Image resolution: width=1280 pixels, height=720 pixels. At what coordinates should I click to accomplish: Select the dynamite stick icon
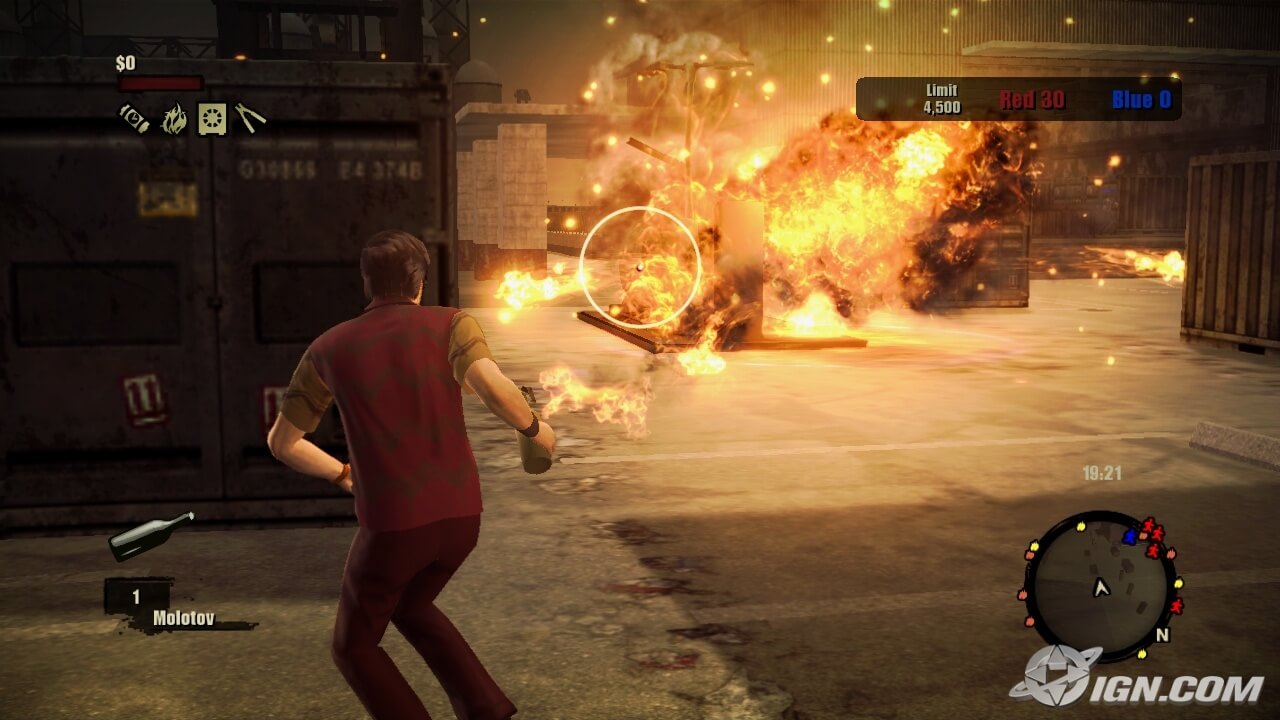coord(134,119)
